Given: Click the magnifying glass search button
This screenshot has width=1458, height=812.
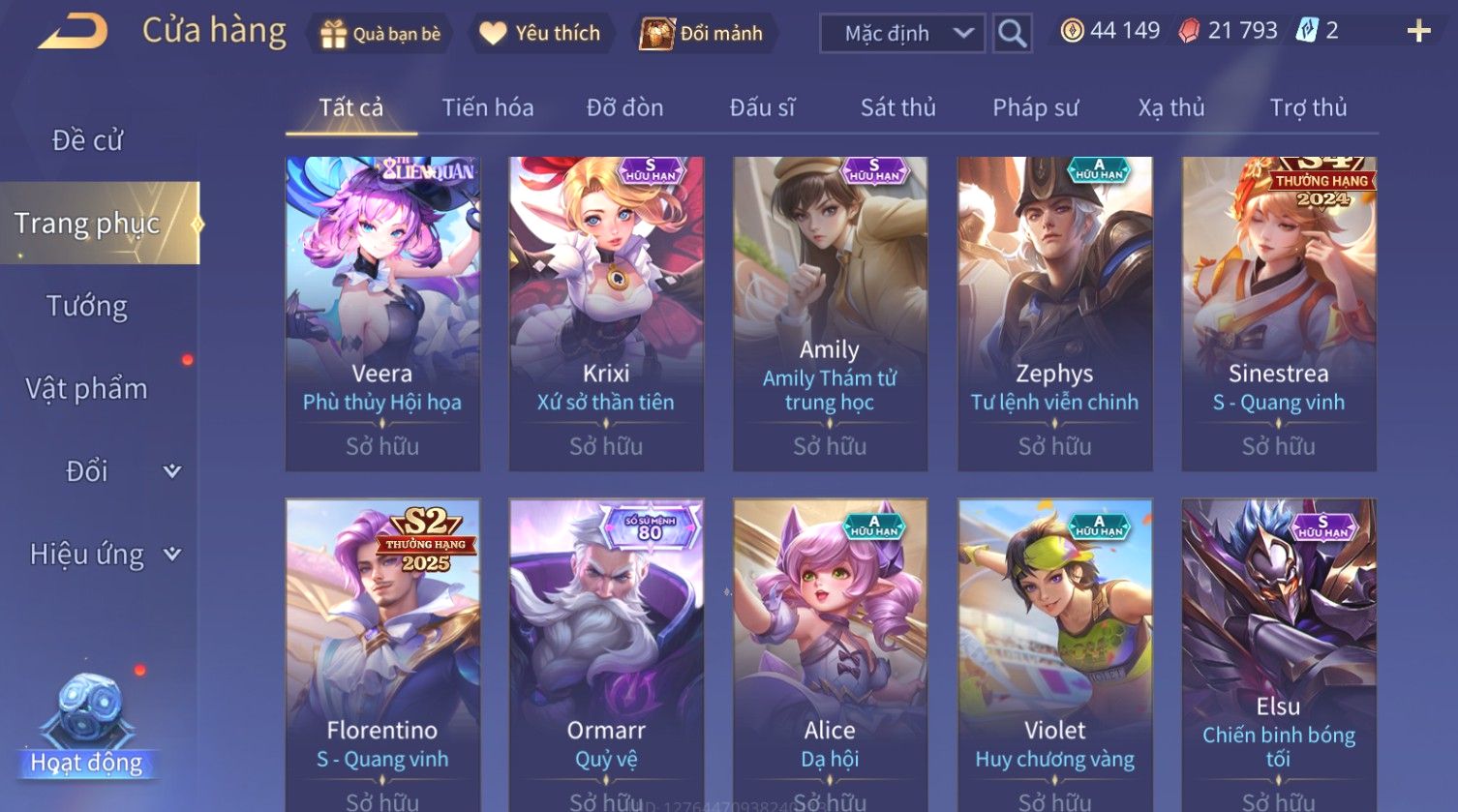Looking at the screenshot, I should coord(1012,34).
